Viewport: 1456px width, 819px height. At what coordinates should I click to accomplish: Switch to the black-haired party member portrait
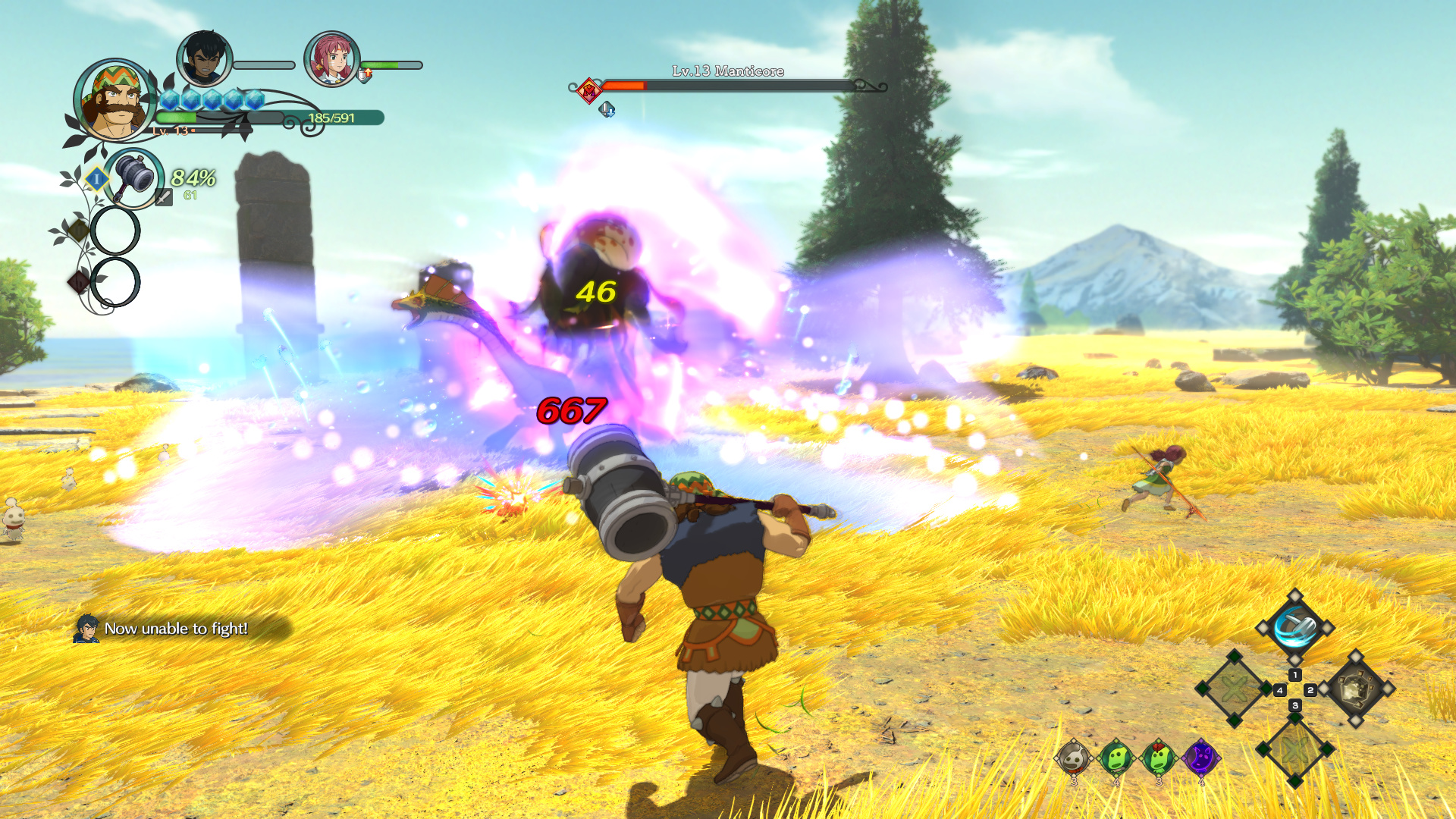(x=204, y=58)
